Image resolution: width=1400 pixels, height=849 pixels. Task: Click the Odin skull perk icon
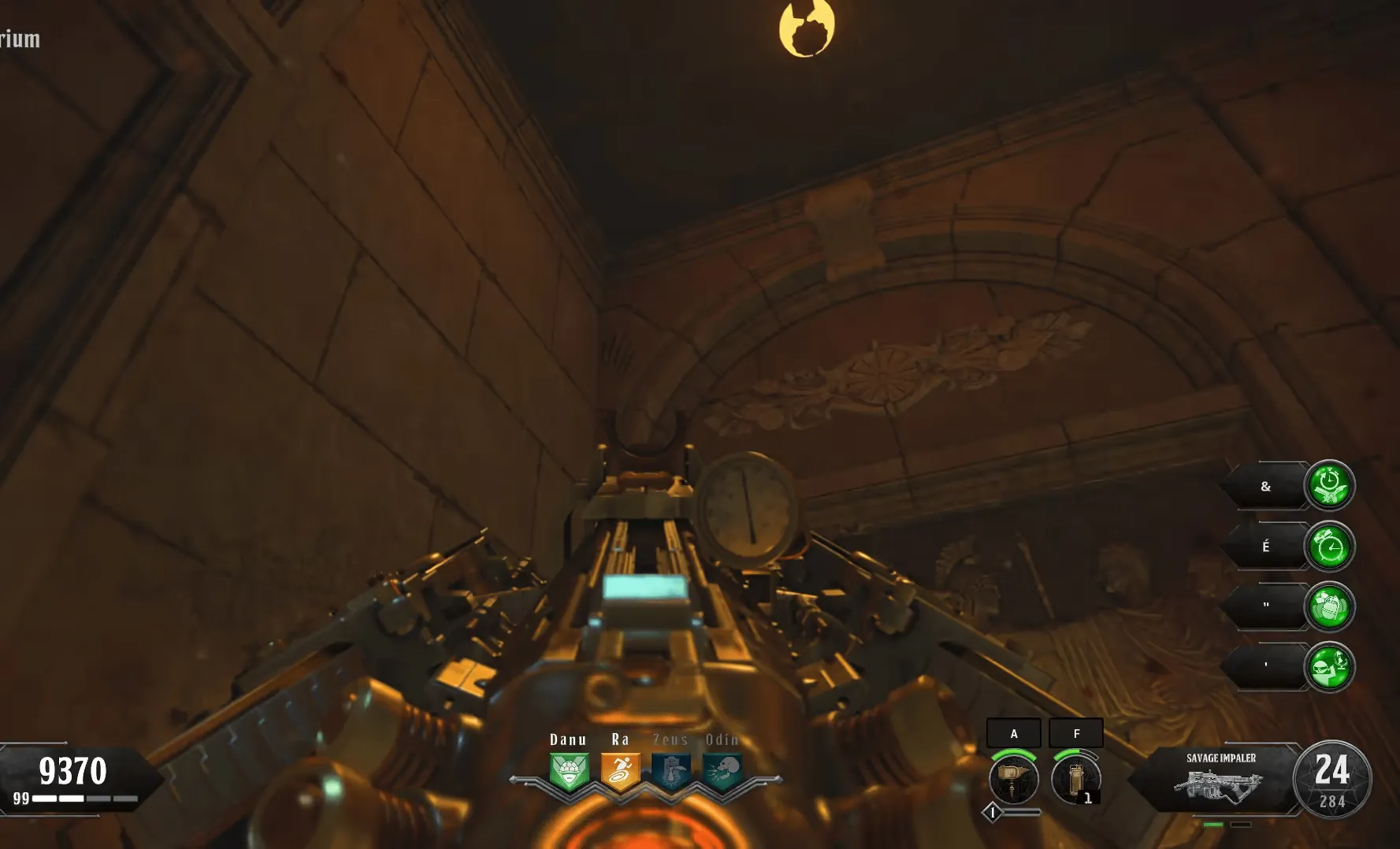pos(722,771)
